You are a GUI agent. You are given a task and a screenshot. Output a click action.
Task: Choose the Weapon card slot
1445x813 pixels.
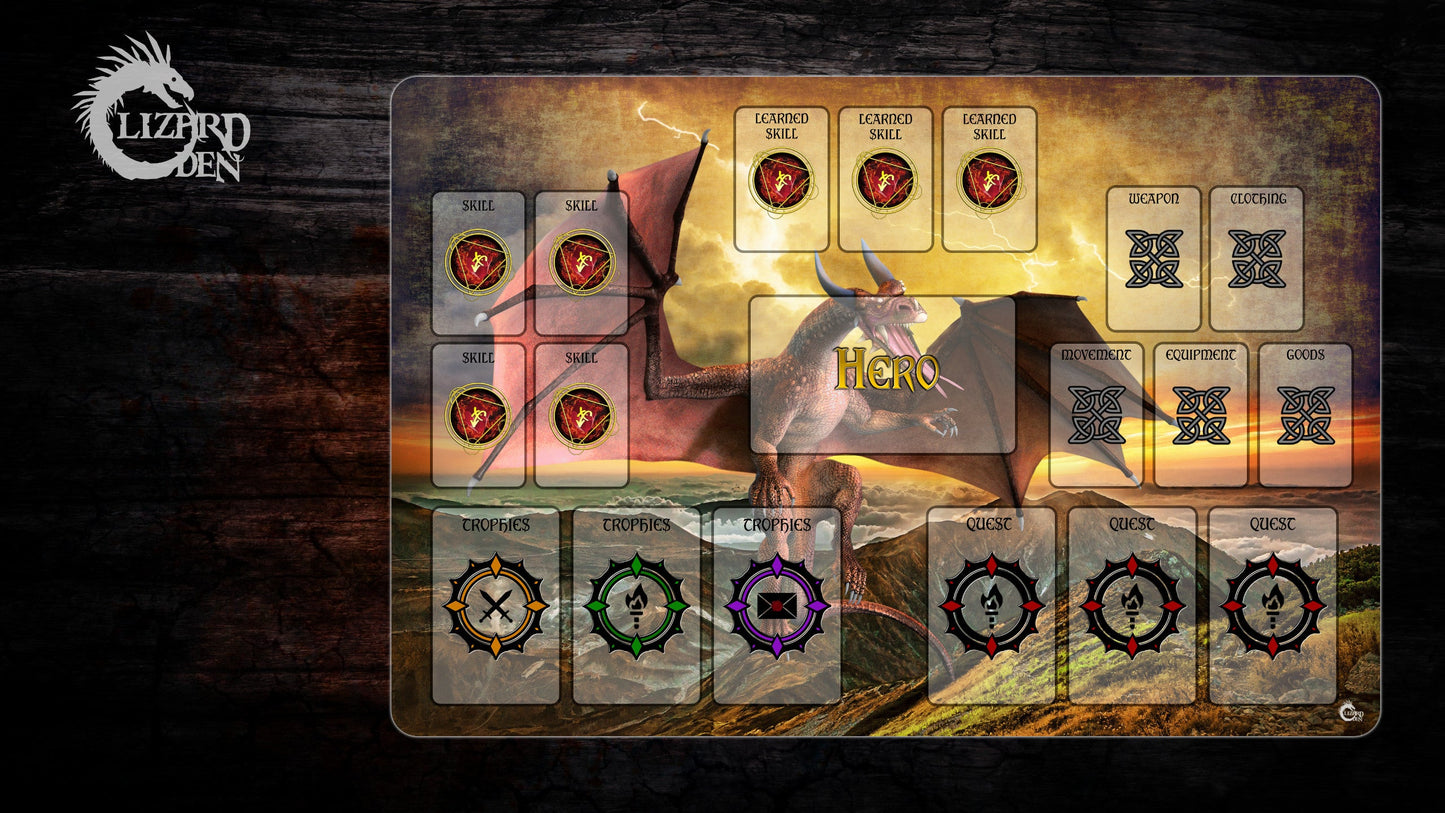pyautogui.click(x=1153, y=259)
